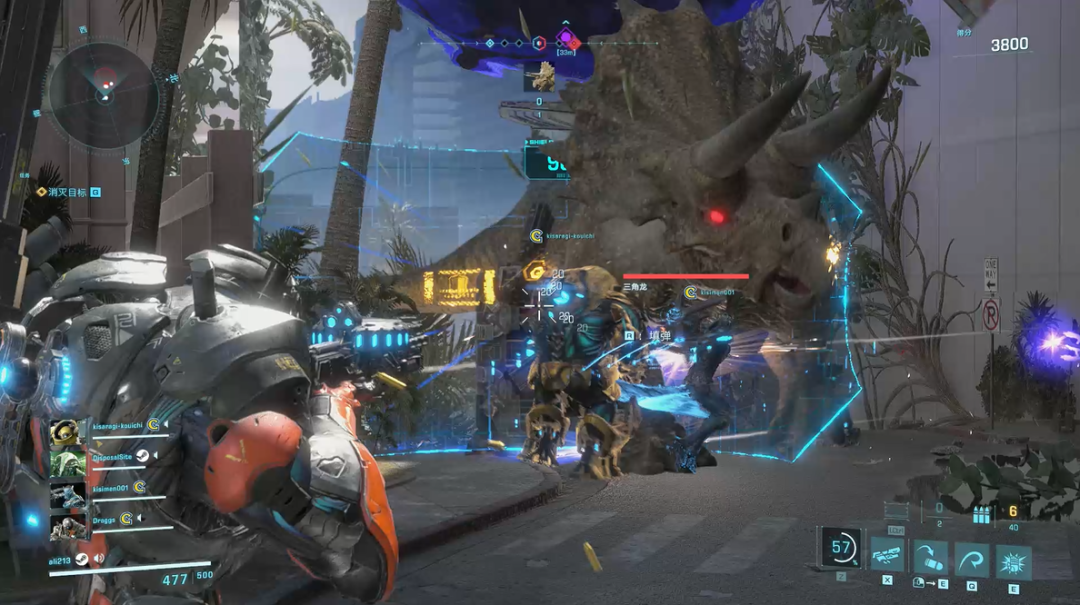Activate the curved-arrow shell skill
The width and height of the screenshot is (1080, 605).
click(929, 559)
